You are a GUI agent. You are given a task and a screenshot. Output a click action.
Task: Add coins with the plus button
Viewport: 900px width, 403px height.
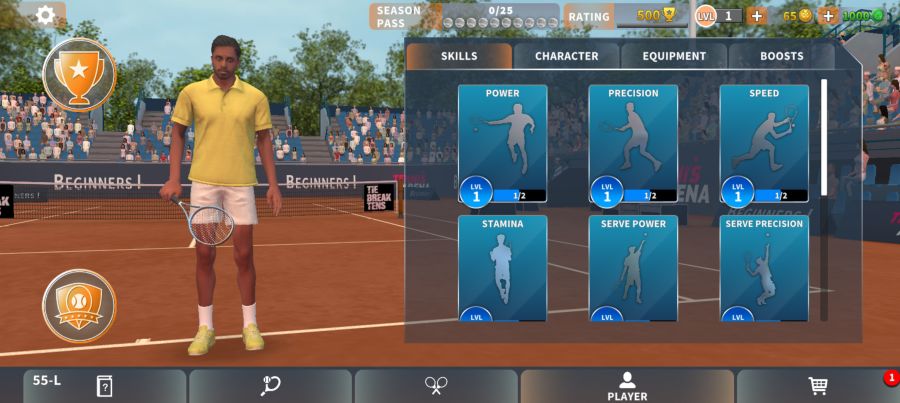(828, 15)
